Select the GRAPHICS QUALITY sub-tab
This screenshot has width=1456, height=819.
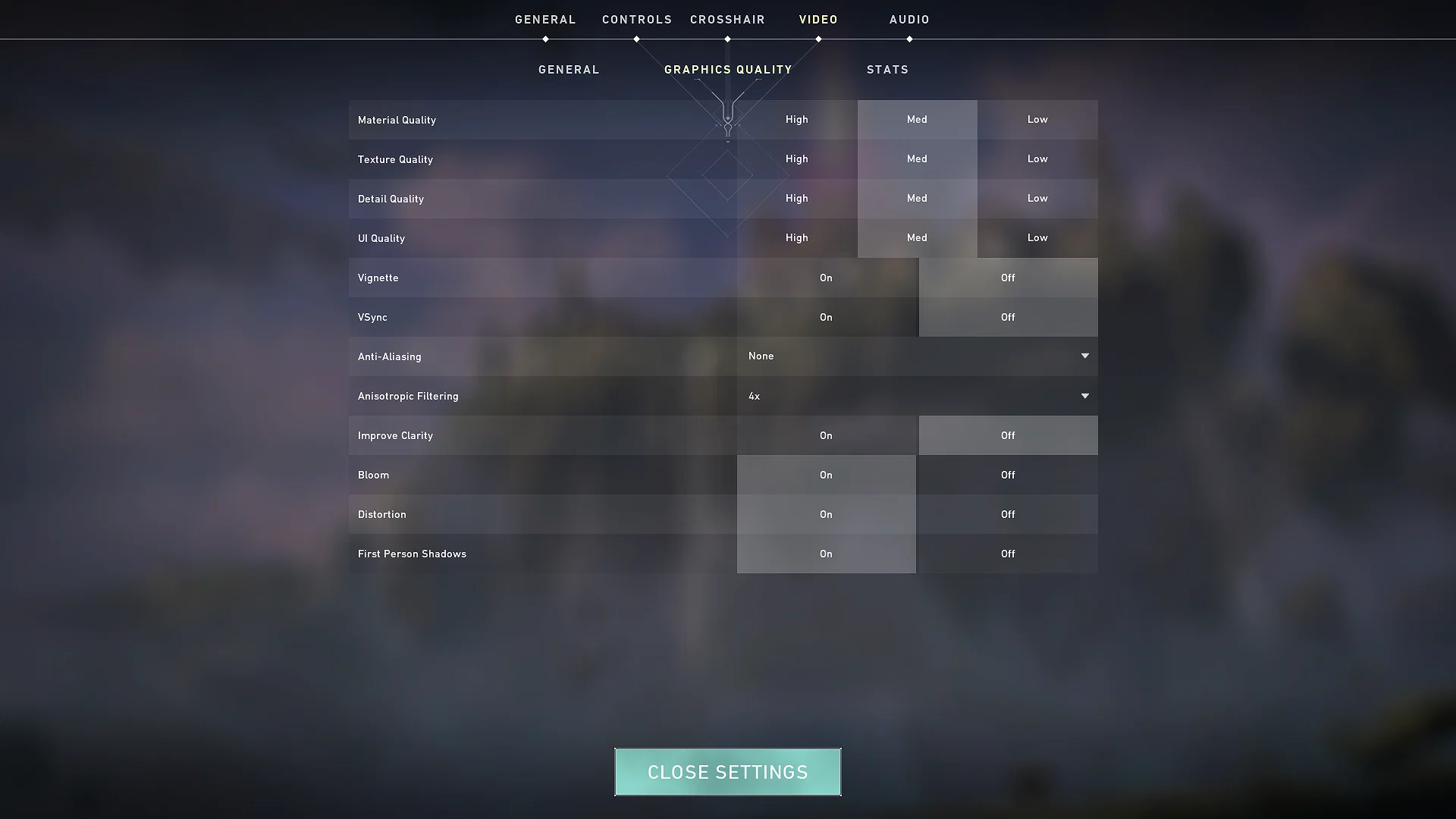click(727, 69)
